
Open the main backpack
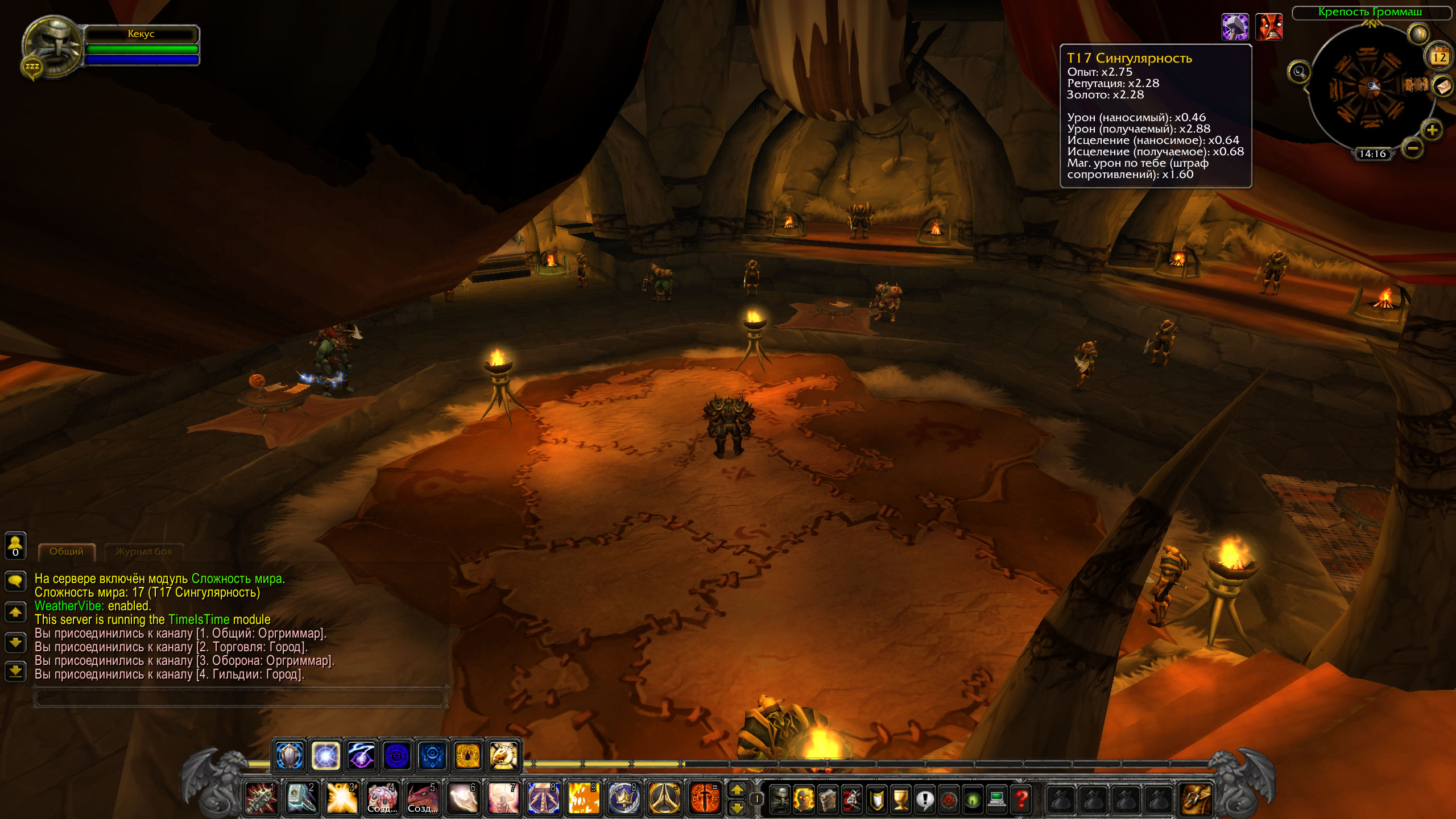(x=1196, y=799)
